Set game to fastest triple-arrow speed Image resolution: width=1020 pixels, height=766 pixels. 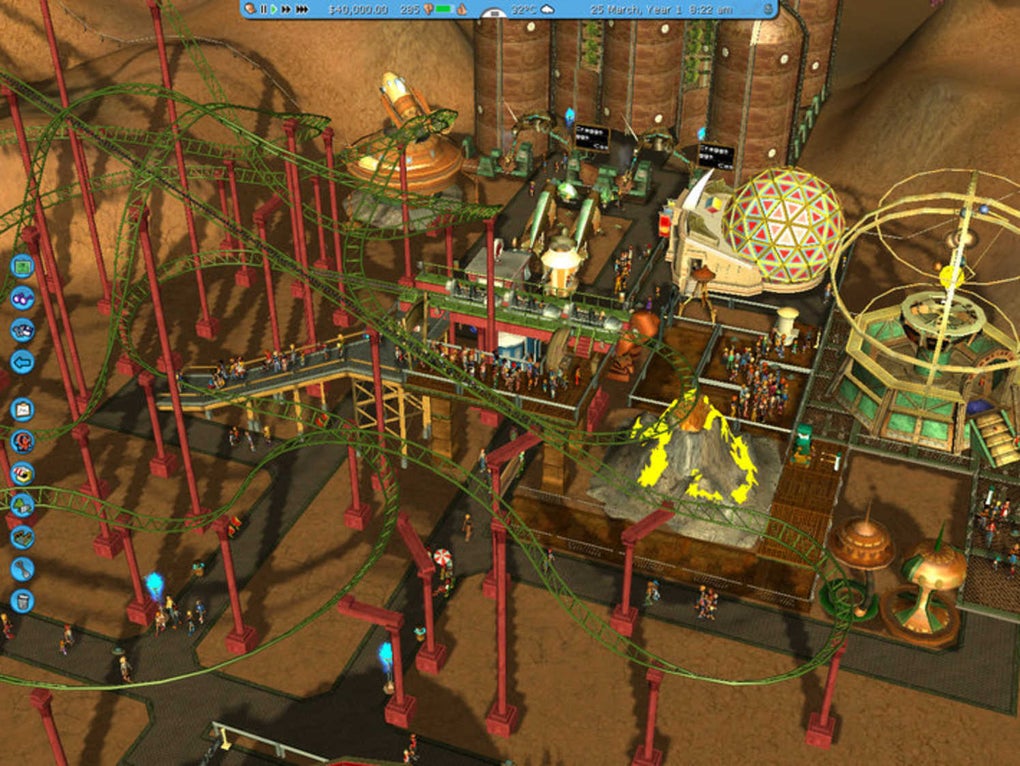pyautogui.click(x=302, y=9)
